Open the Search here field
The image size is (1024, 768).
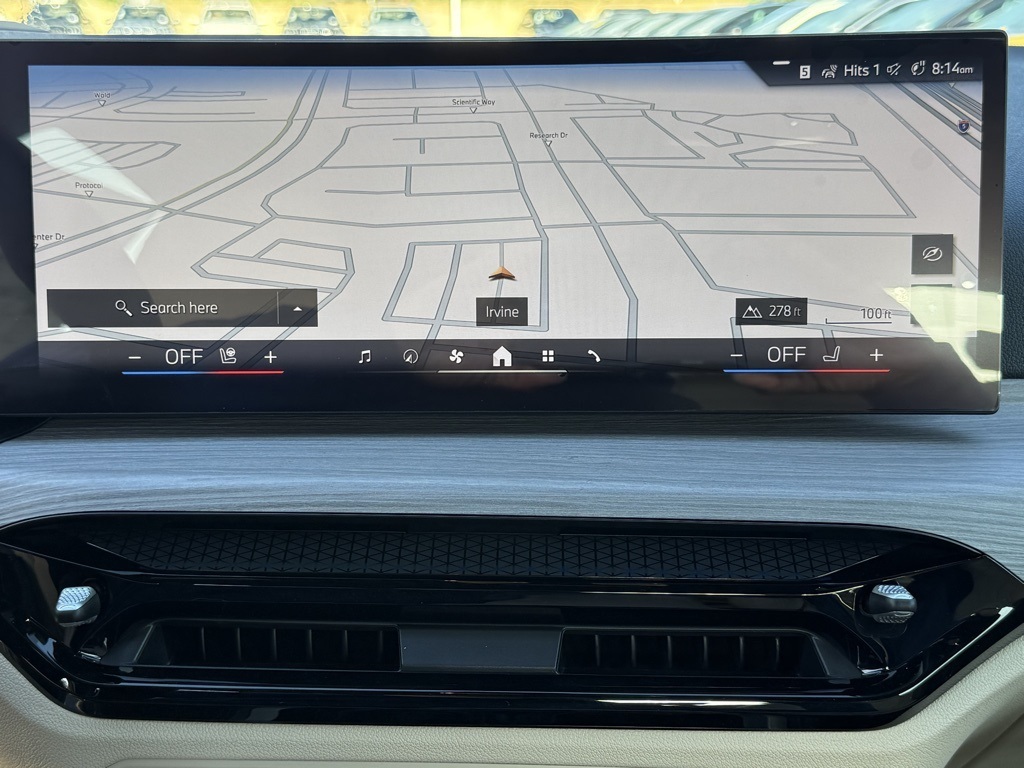(x=166, y=308)
